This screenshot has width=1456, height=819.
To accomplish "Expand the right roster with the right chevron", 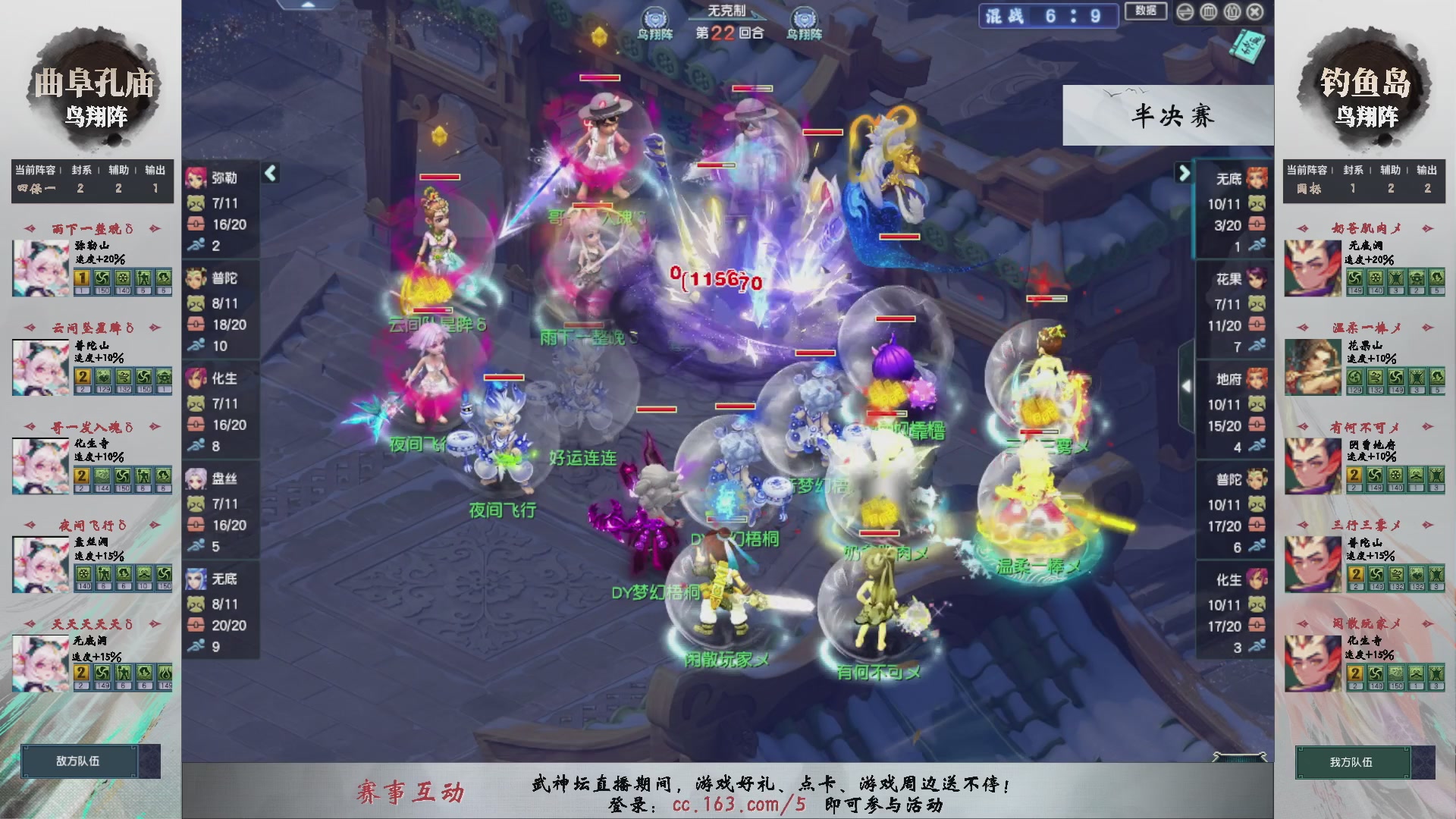I will pos(1185,173).
